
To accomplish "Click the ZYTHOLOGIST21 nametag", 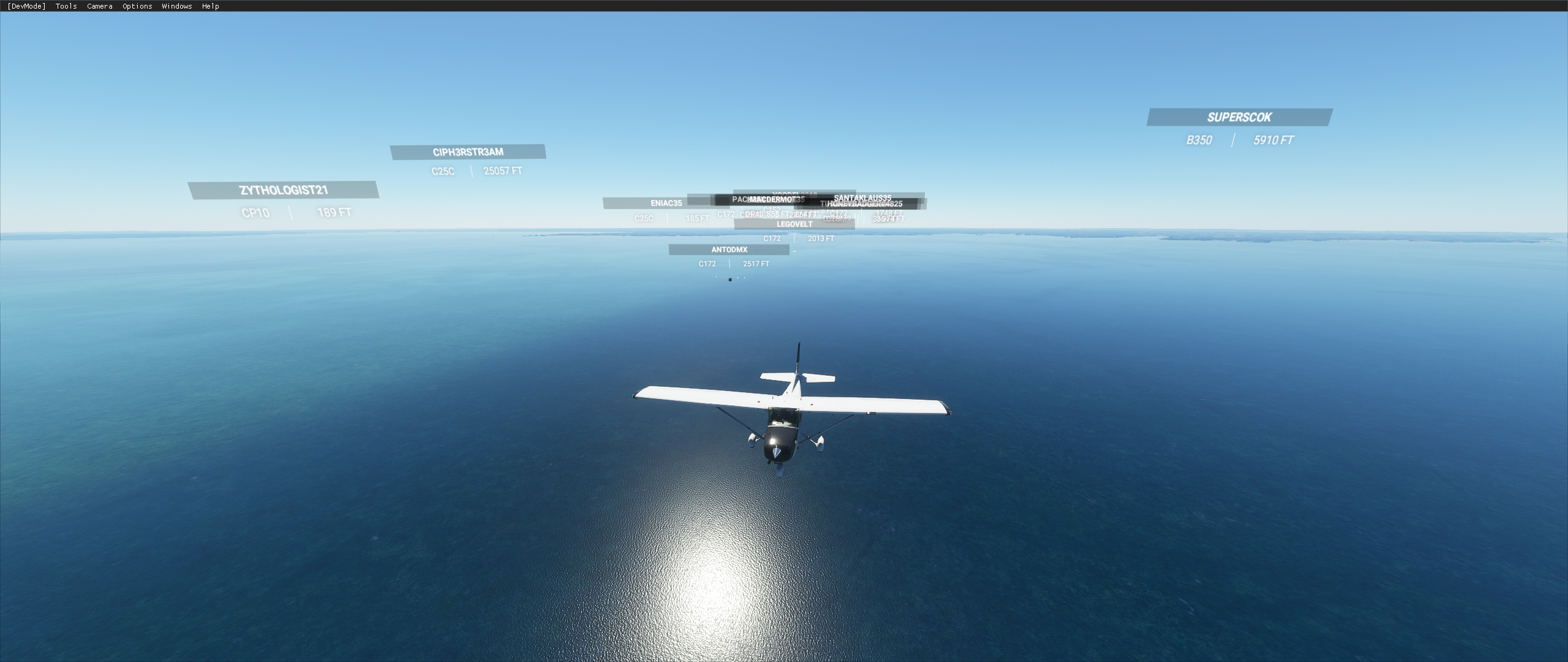I will 284,190.
